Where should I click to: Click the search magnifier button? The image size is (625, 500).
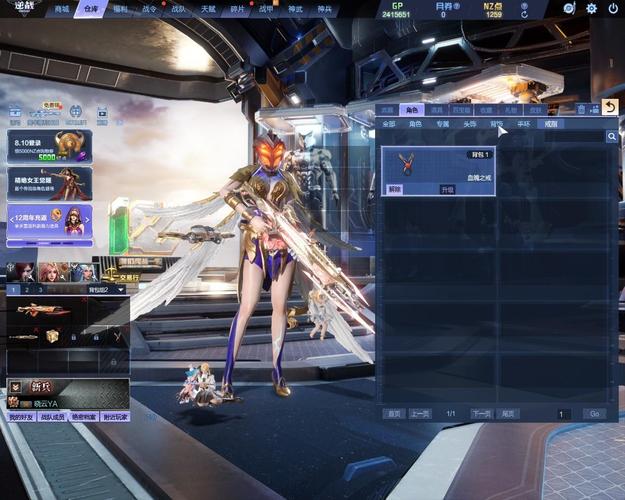(611, 137)
